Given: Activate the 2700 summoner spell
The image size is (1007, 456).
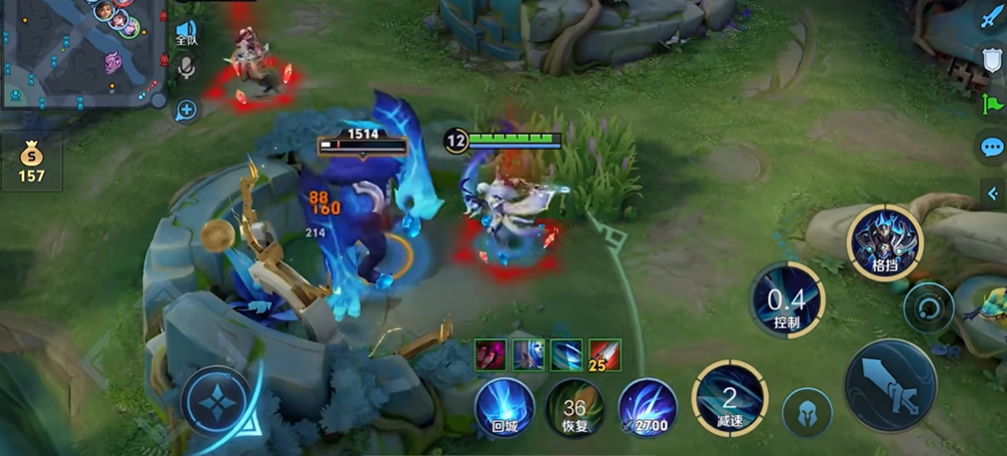Looking at the screenshot, I should (647, 408).
